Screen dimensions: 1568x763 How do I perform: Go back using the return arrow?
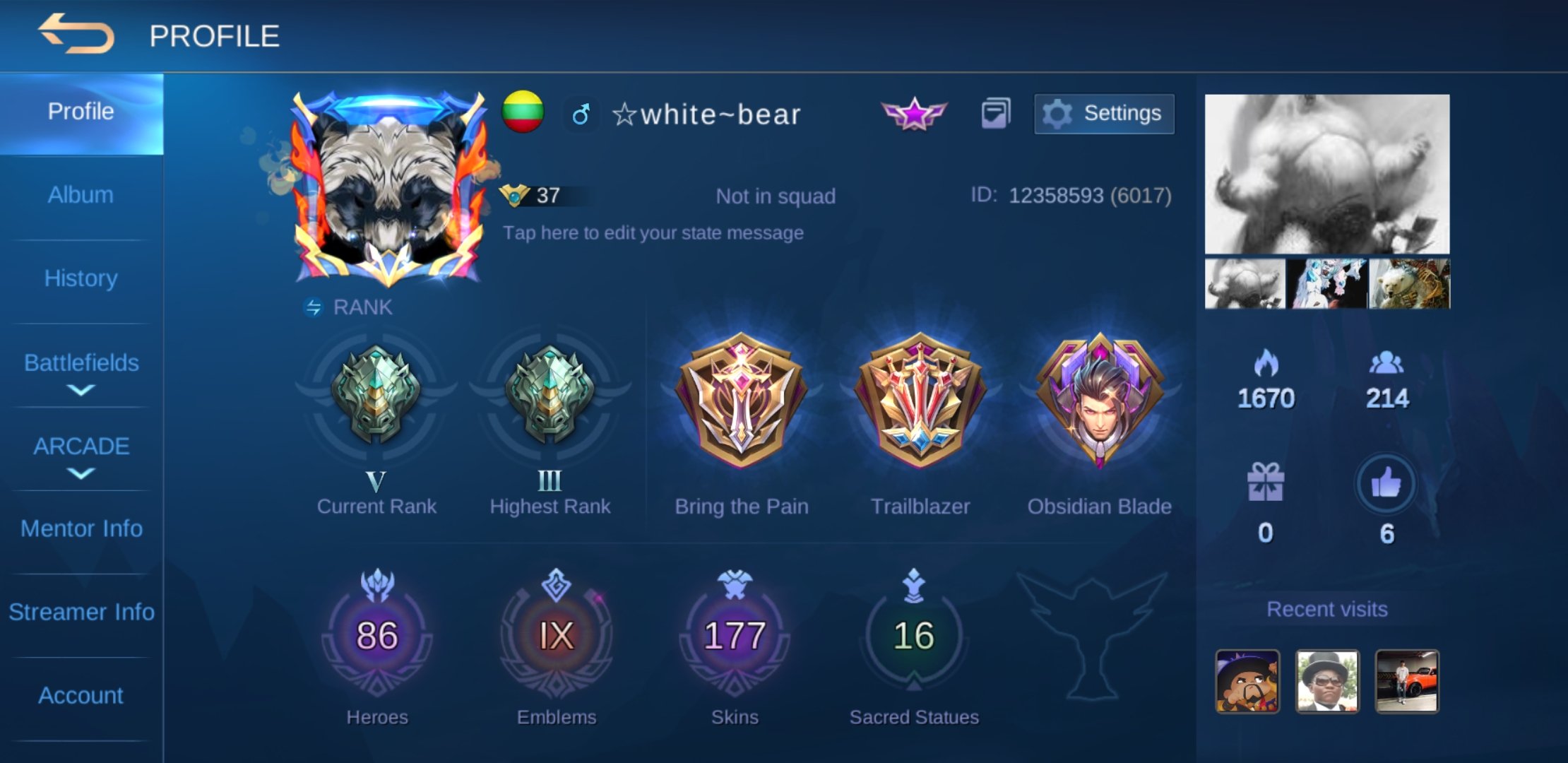click(76, 34)
